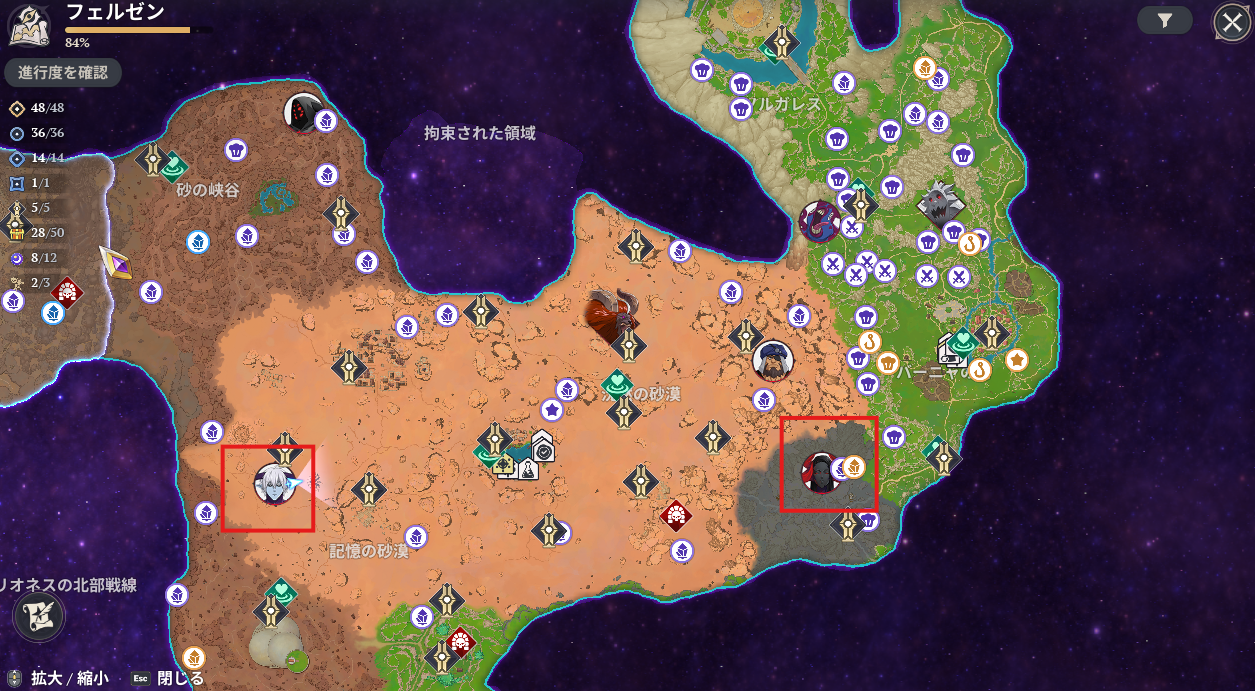Choose the orange star map marker
1255x691 pixels.
(x=1017, y=359)
